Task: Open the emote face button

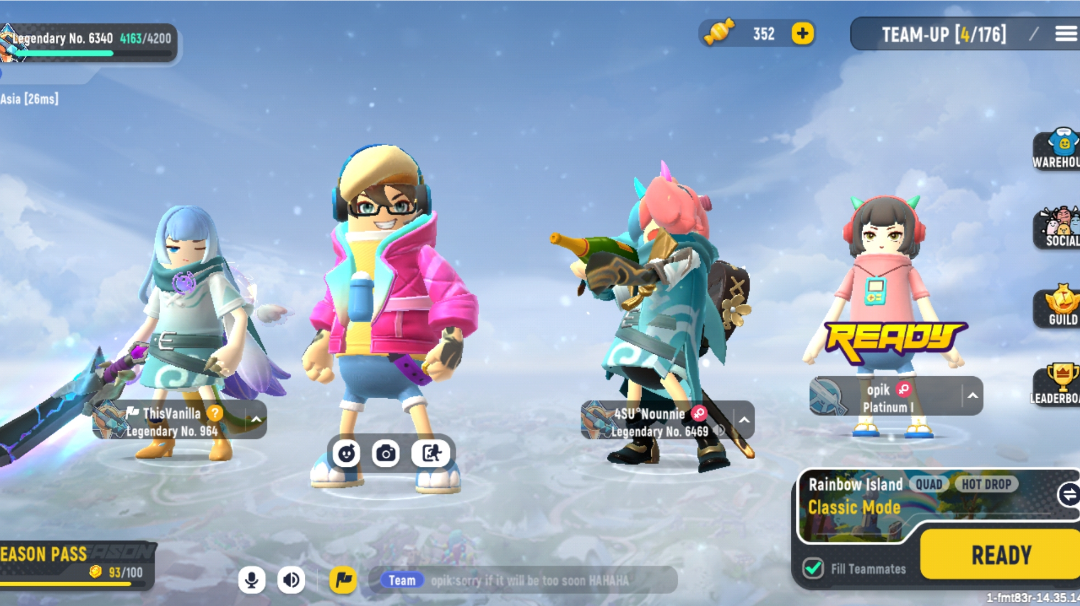Action: pos(346,453)
